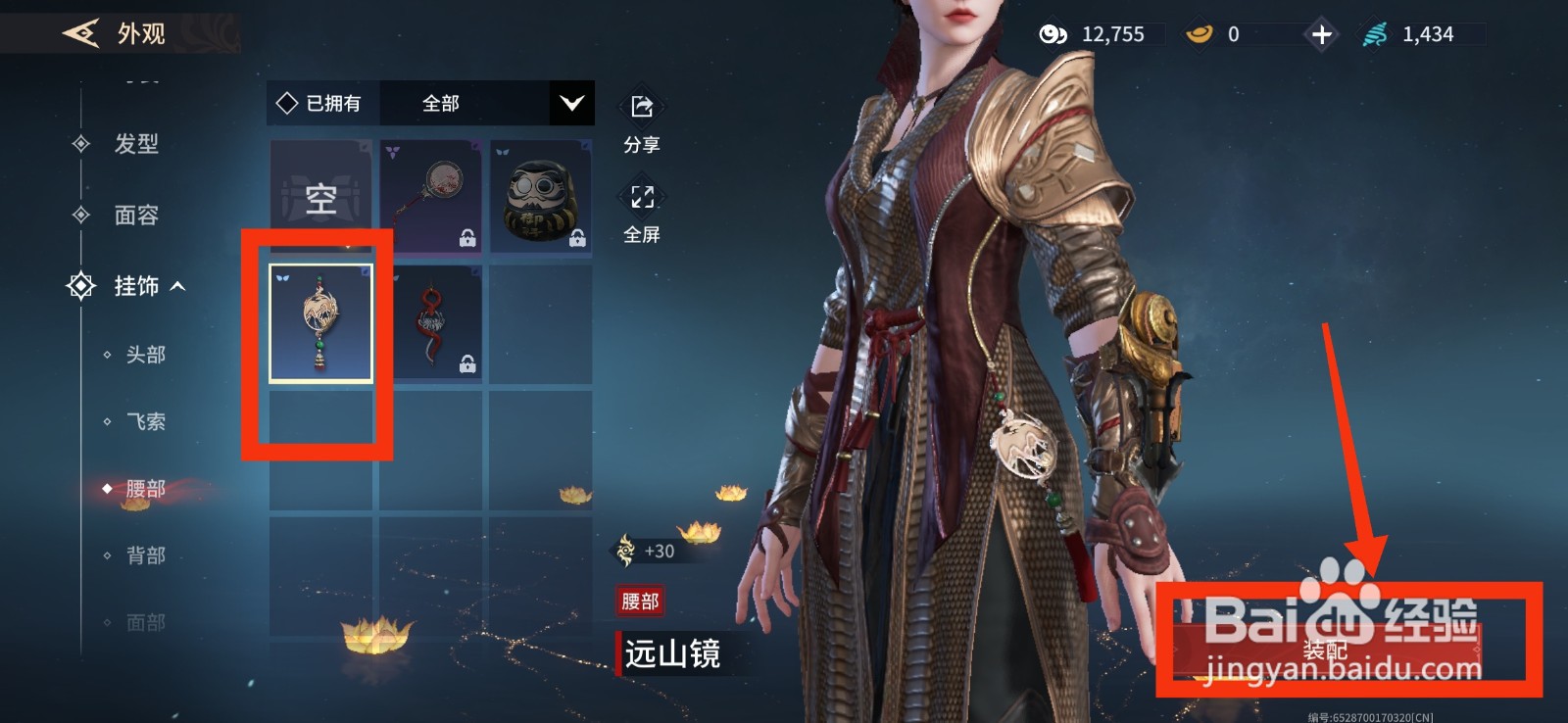Select the 腰部 waist subcategory

(145, 488)
